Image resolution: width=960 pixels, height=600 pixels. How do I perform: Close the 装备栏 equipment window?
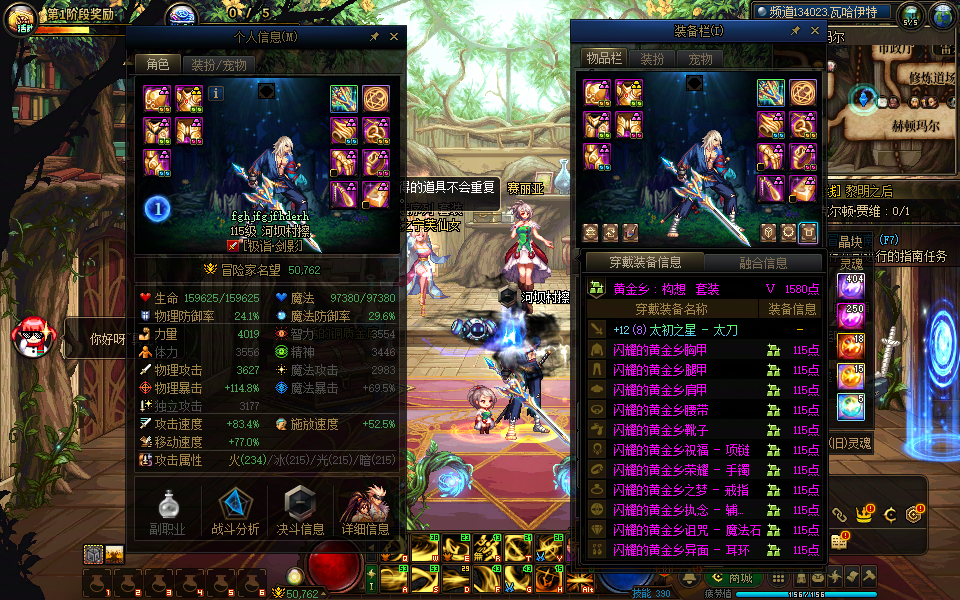click(x=812, y=31)
